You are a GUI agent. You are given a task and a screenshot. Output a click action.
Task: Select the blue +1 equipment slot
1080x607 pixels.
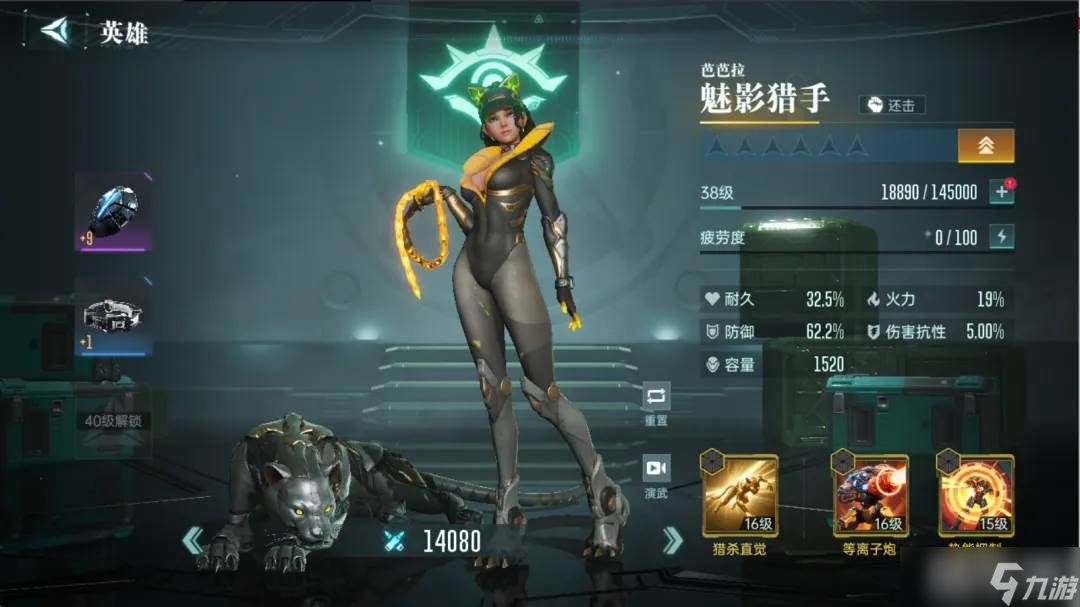[x=113, y=318]
